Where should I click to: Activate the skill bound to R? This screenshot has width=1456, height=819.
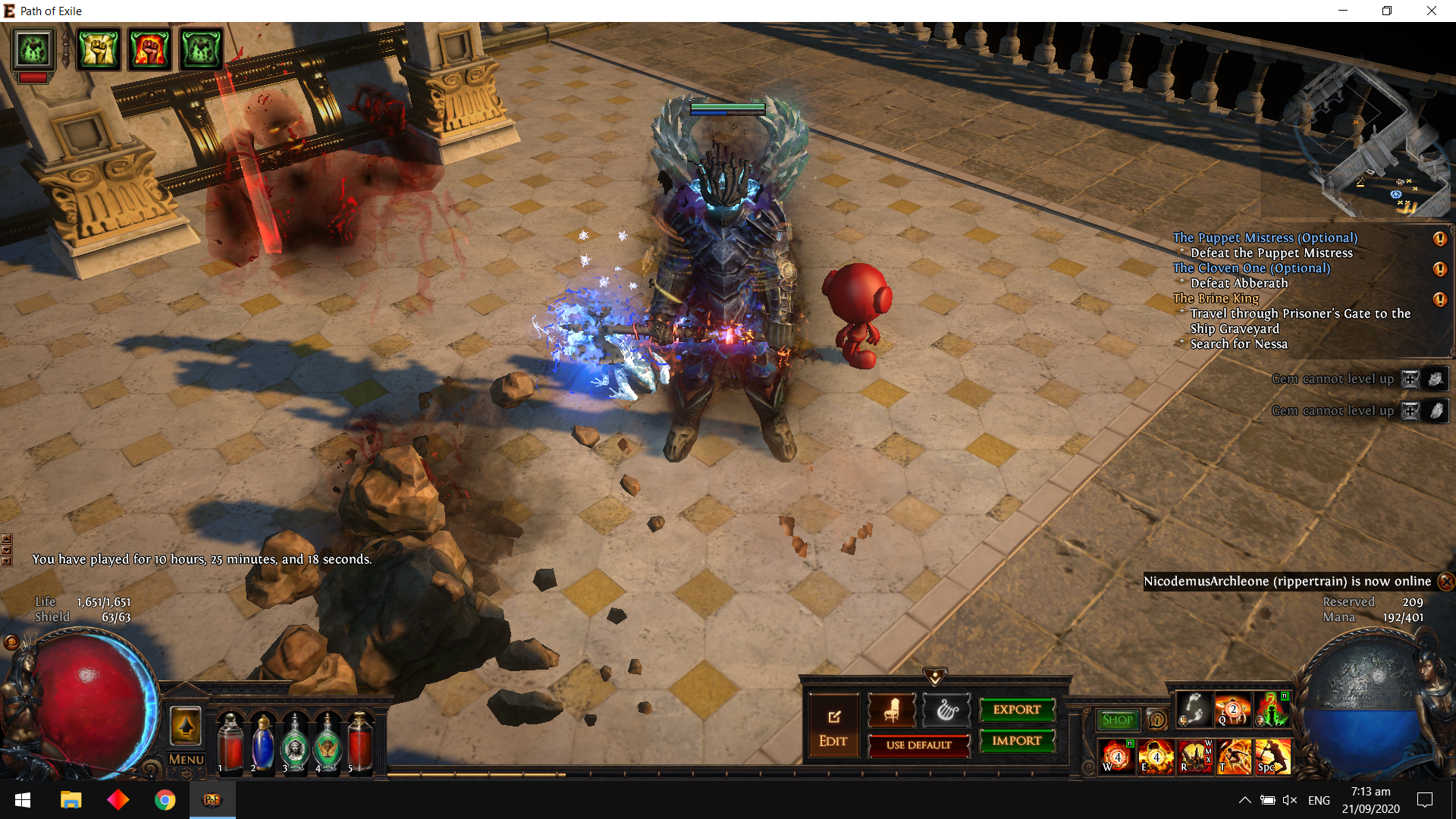pos(1194,756)
